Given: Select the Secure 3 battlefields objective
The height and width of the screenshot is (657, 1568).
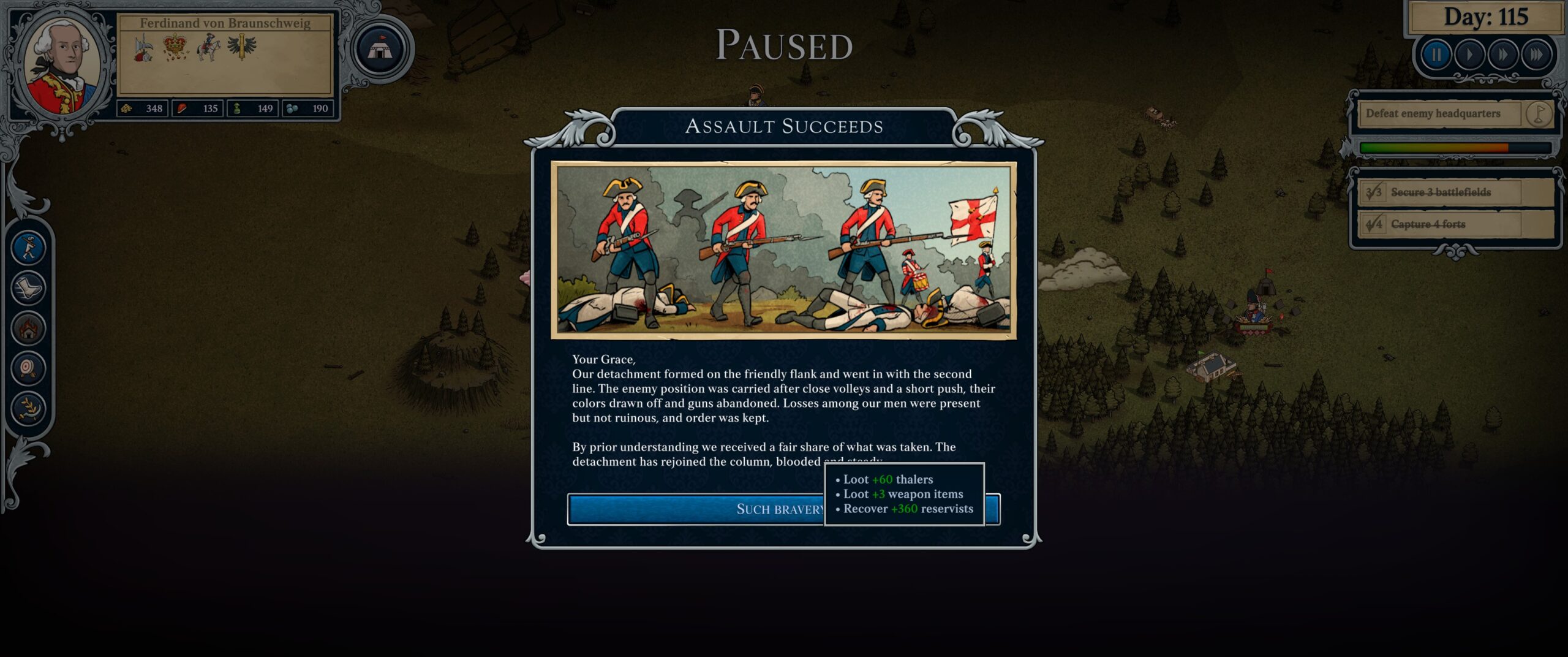Looking at the screenshot, I should click(1440, 192).
